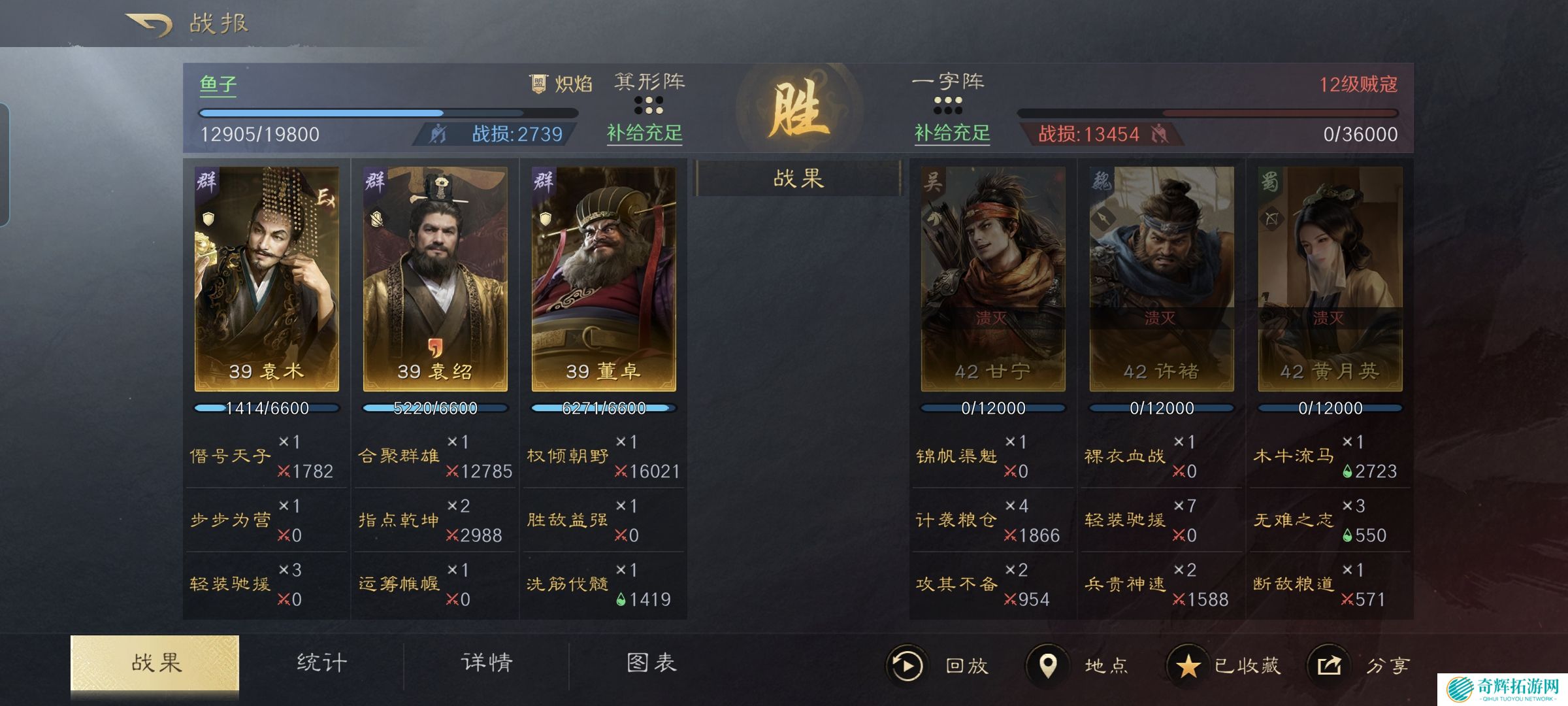Show the 图表 tab

coord(651,663)
